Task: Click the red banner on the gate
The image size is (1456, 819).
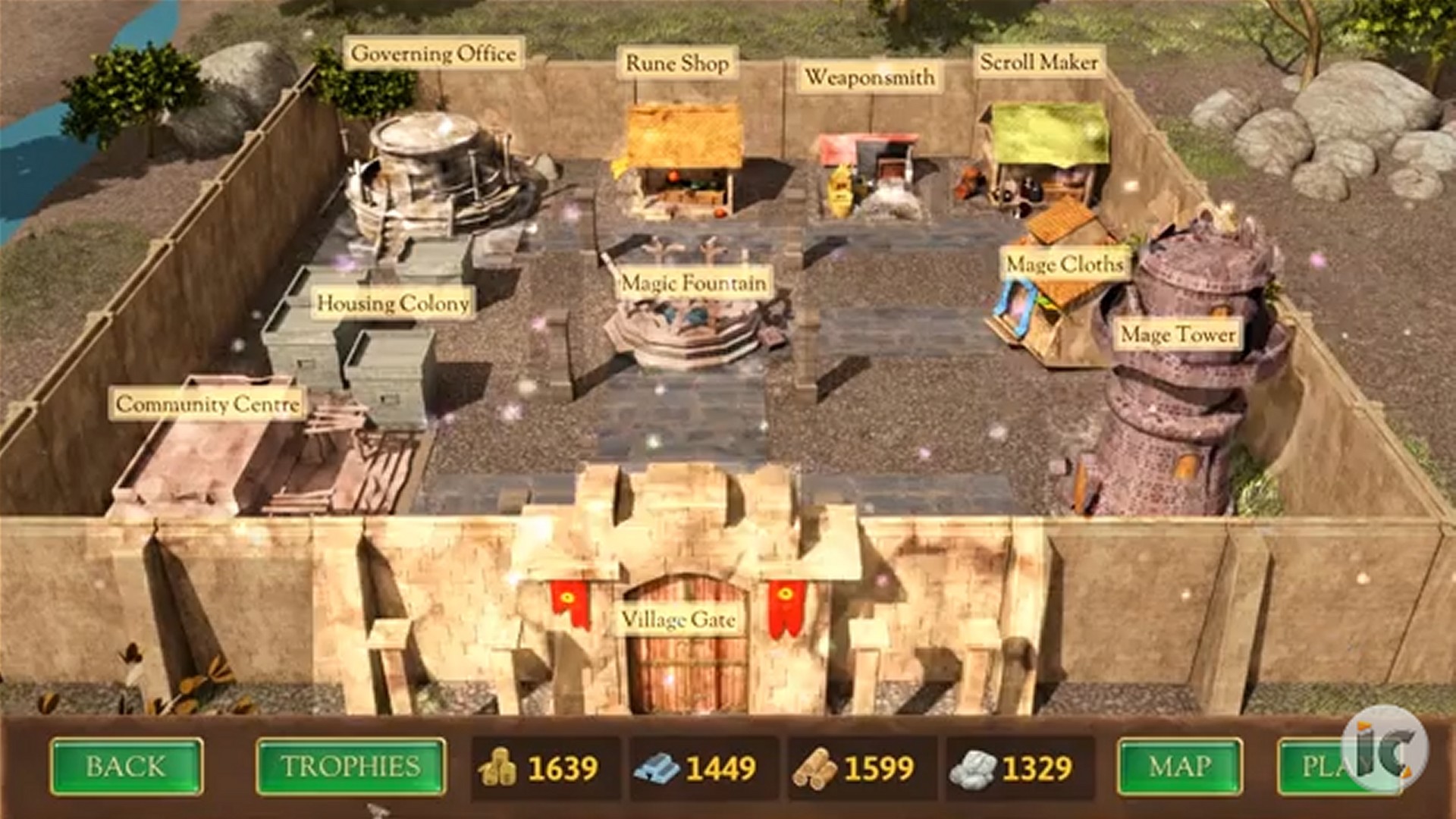Action: tap(568, 601)
